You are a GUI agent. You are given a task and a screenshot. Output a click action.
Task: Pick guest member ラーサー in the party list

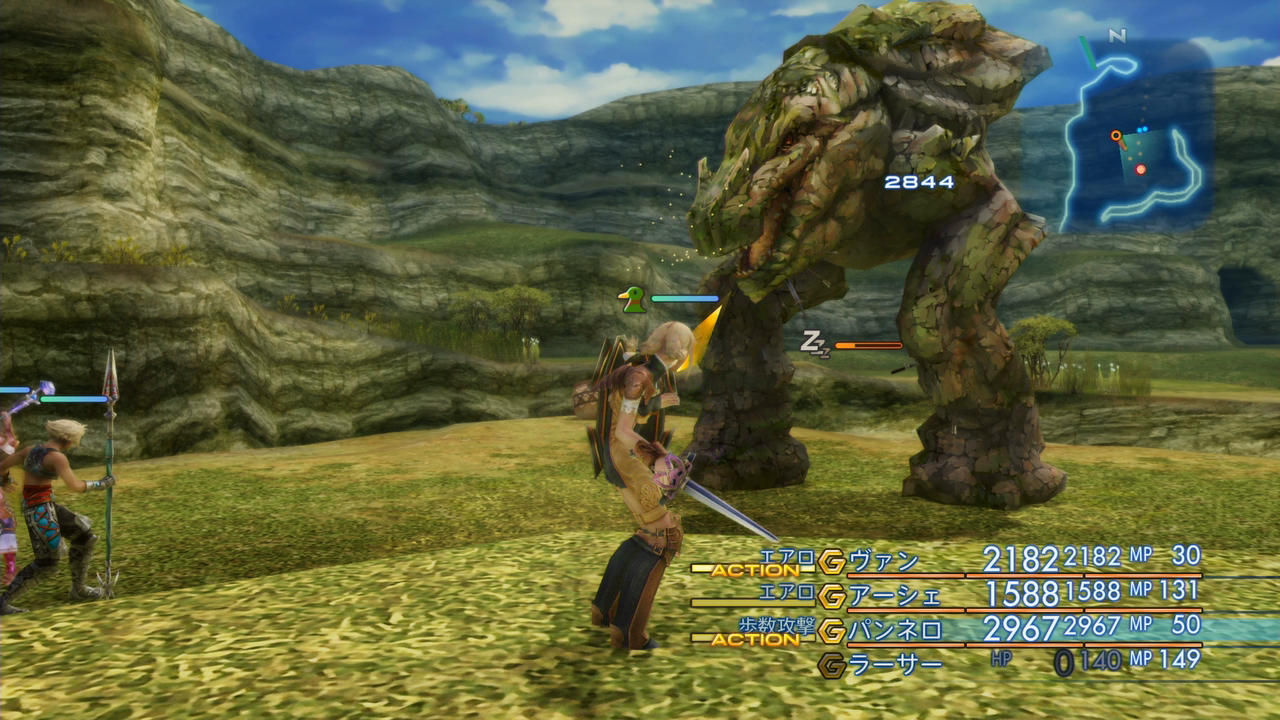pyautogui.click(x=895, y=665)
